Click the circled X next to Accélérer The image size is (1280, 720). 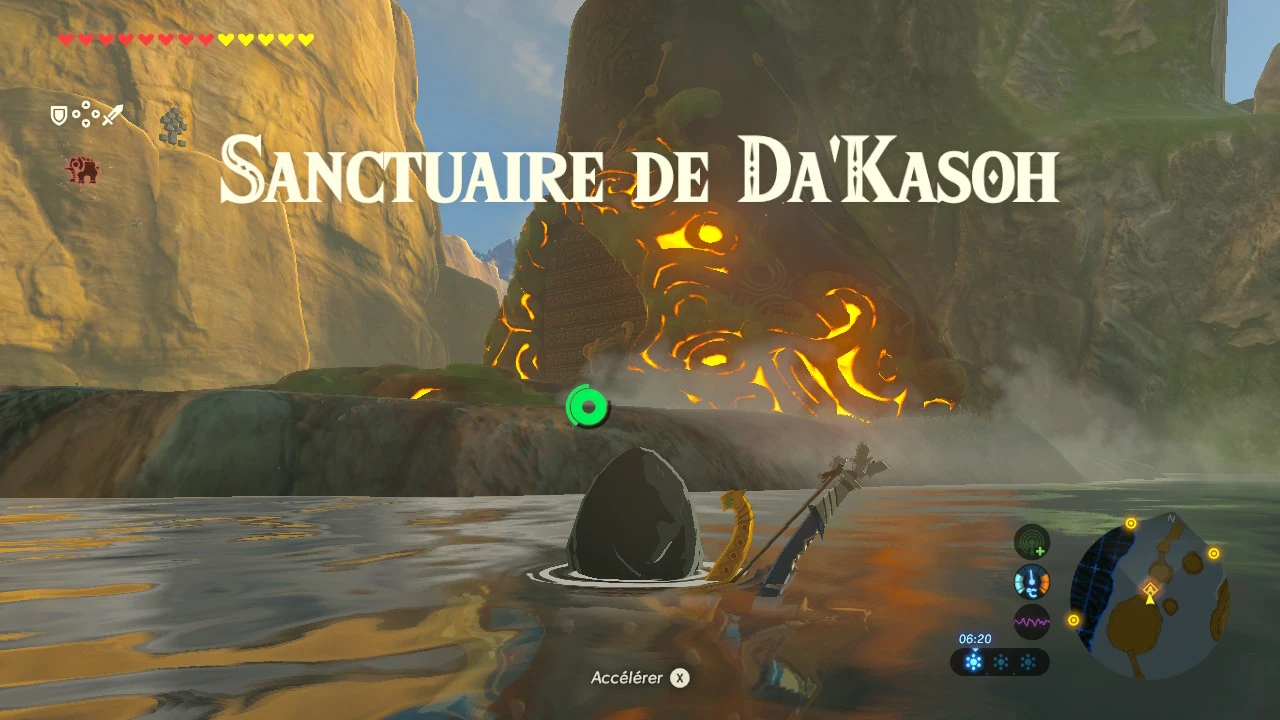[x=681, y=677]
